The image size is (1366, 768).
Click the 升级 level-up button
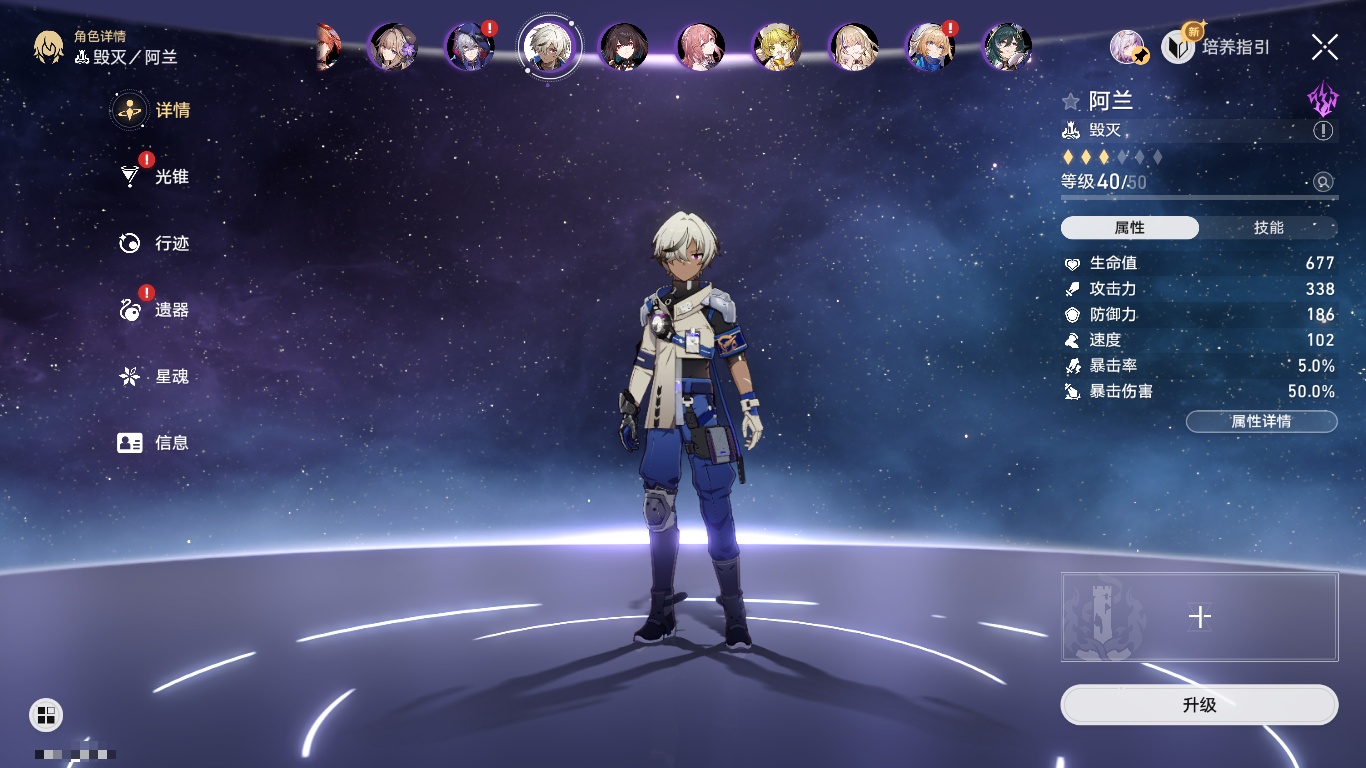click(x=1199, y=705)
